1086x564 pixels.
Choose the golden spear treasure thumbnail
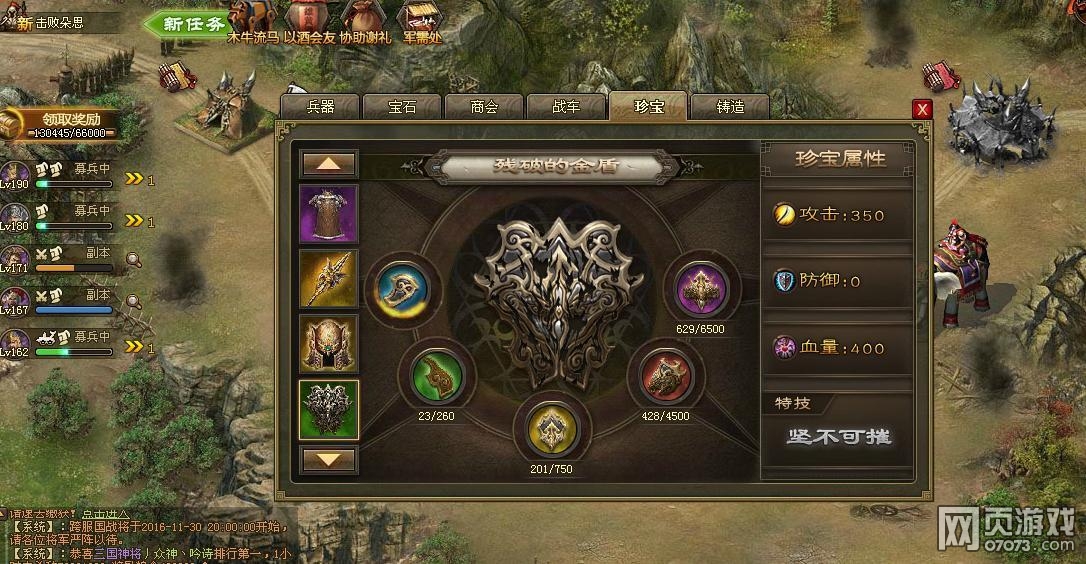coord(329,278)
